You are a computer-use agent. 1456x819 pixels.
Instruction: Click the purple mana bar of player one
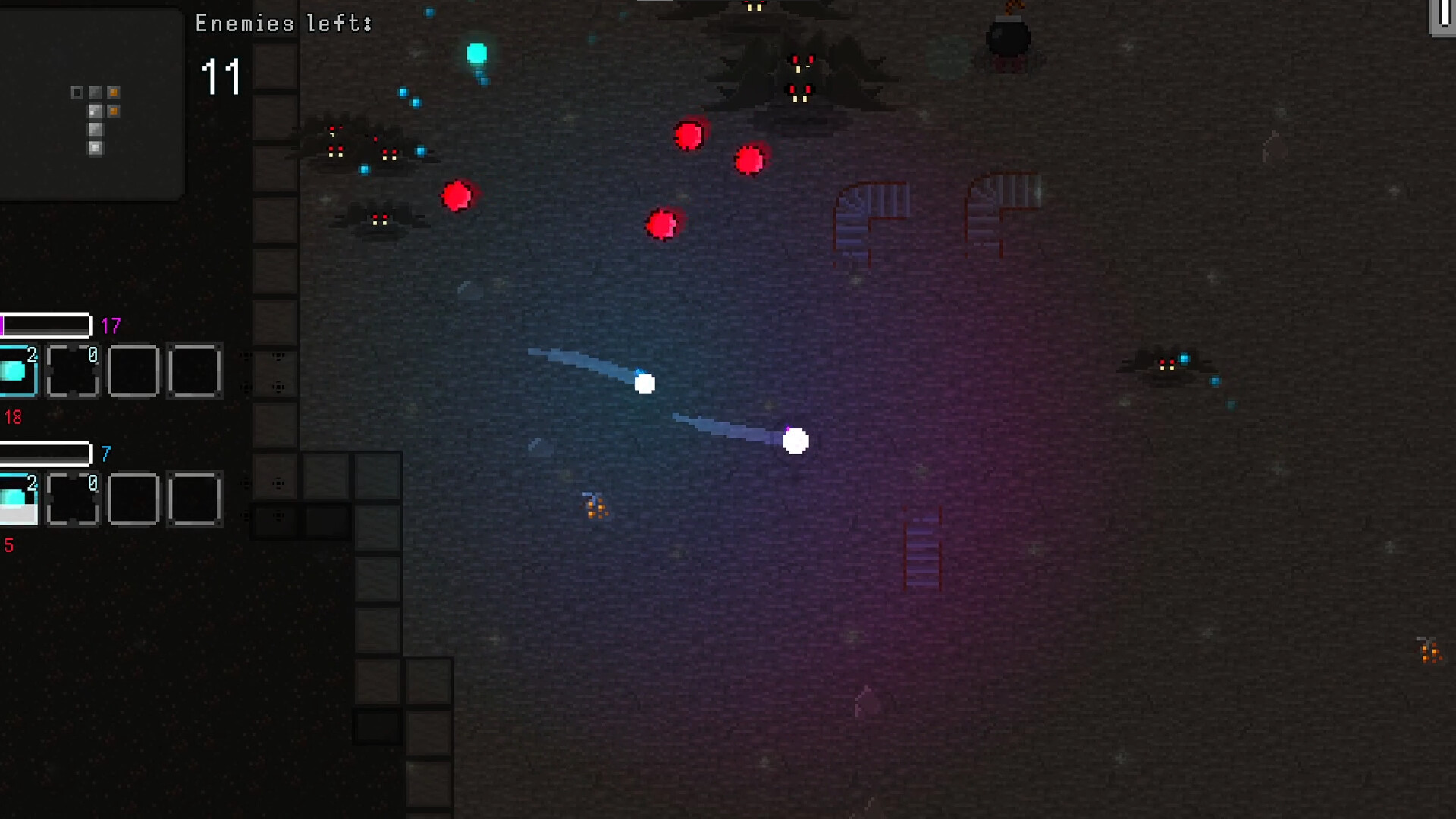tap(42, 325)
